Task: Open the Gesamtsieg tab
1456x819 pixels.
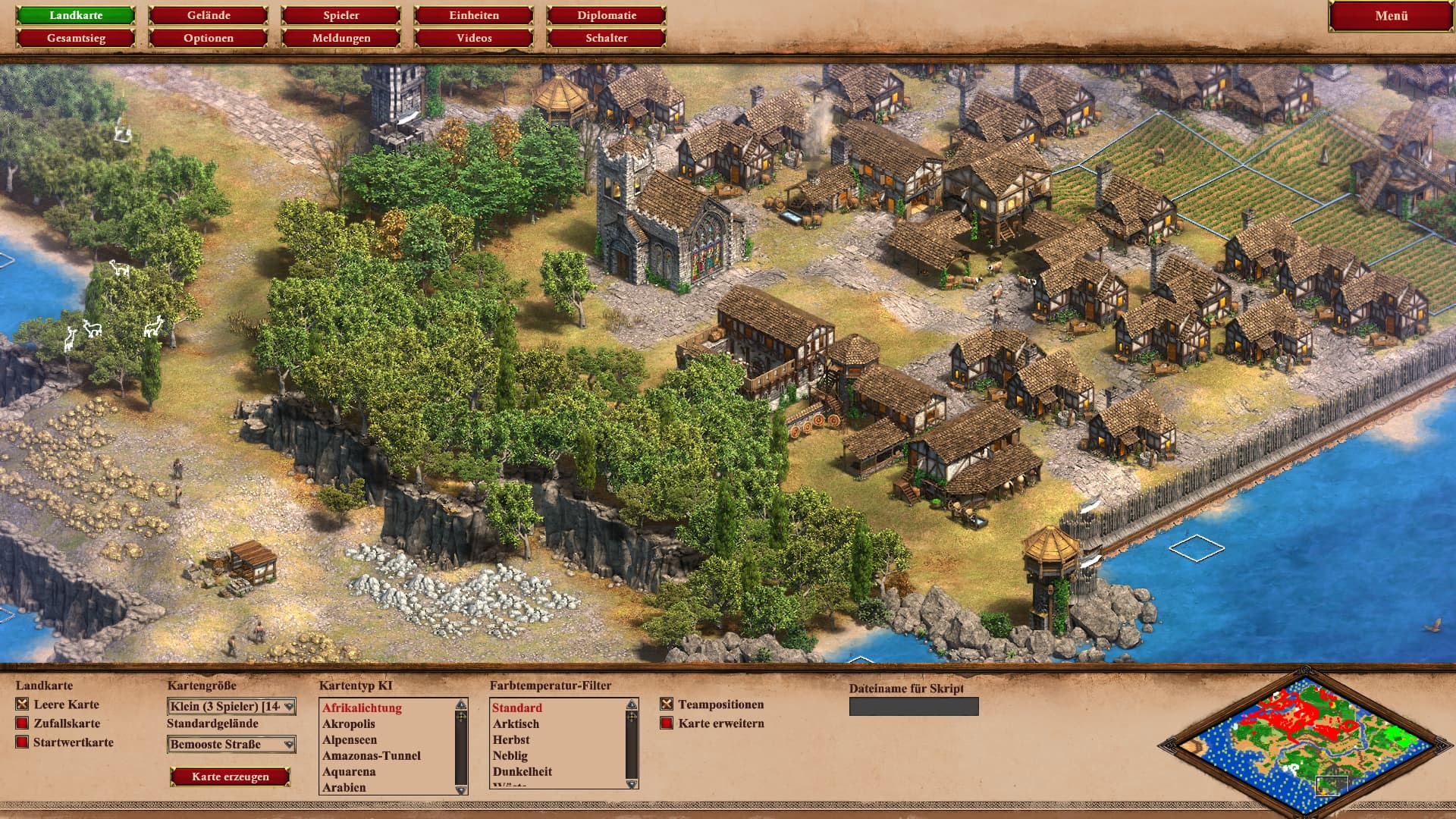Action: click(x=76, y=38)
